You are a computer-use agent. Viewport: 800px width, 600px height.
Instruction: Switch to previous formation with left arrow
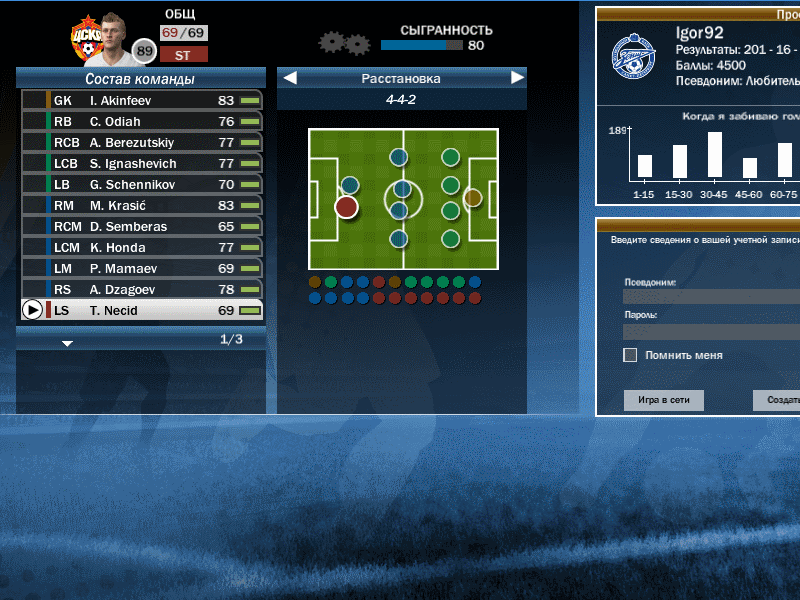point(289,78)
